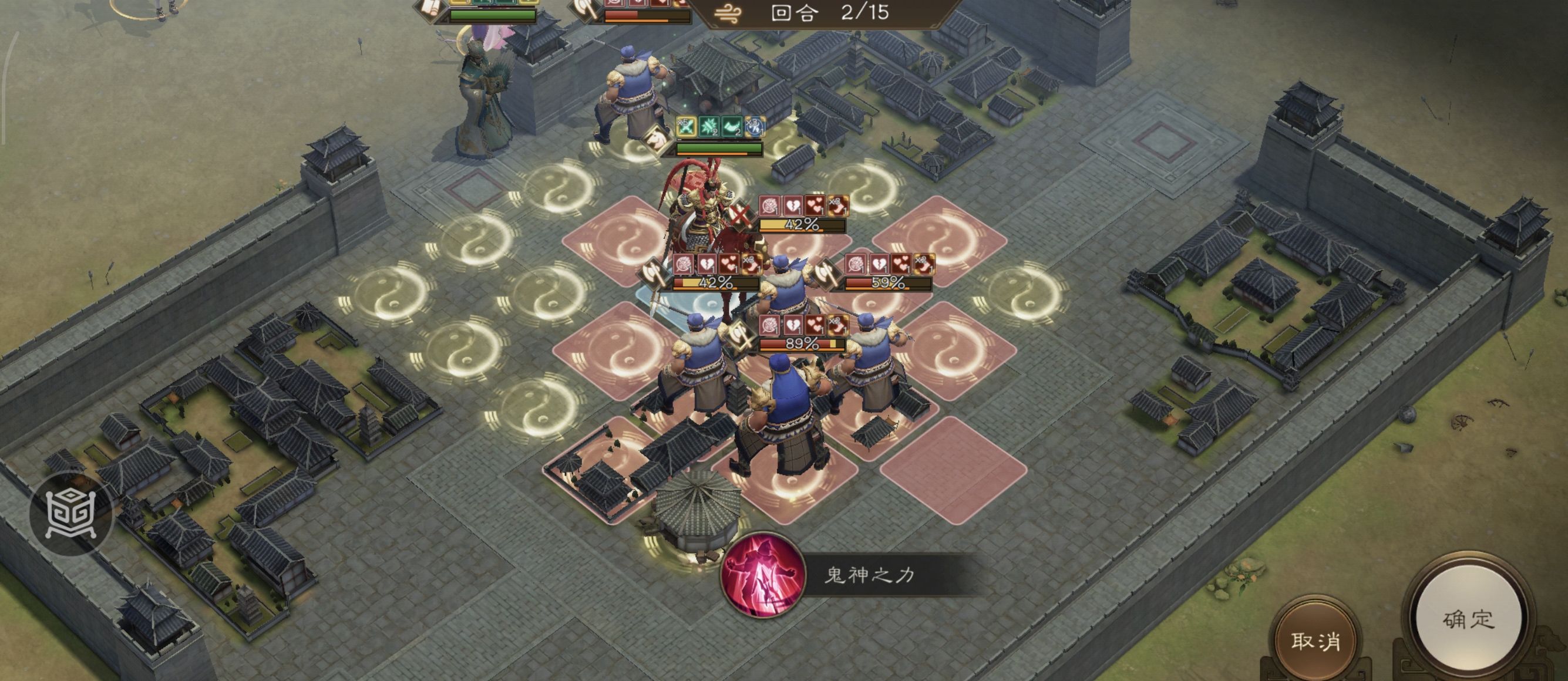Image resolution: width=1568 pixels, height=681 pixels.
Task: Open the blue x3 status effect icon
Action: click(755, 127)
